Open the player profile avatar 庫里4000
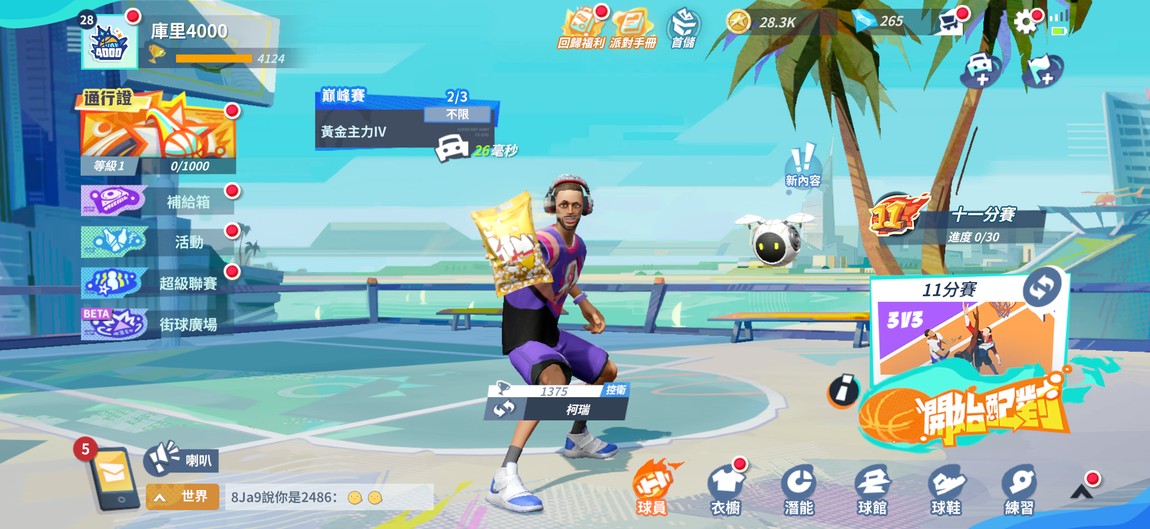 coord(108,42)
